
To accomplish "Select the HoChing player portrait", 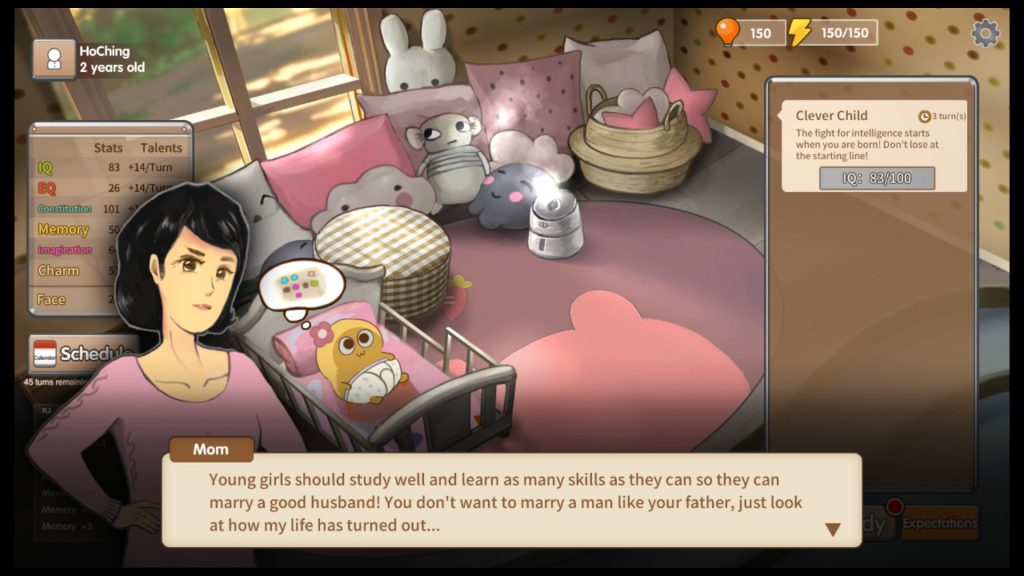I will pyautogui.click(x=53, y=59).
